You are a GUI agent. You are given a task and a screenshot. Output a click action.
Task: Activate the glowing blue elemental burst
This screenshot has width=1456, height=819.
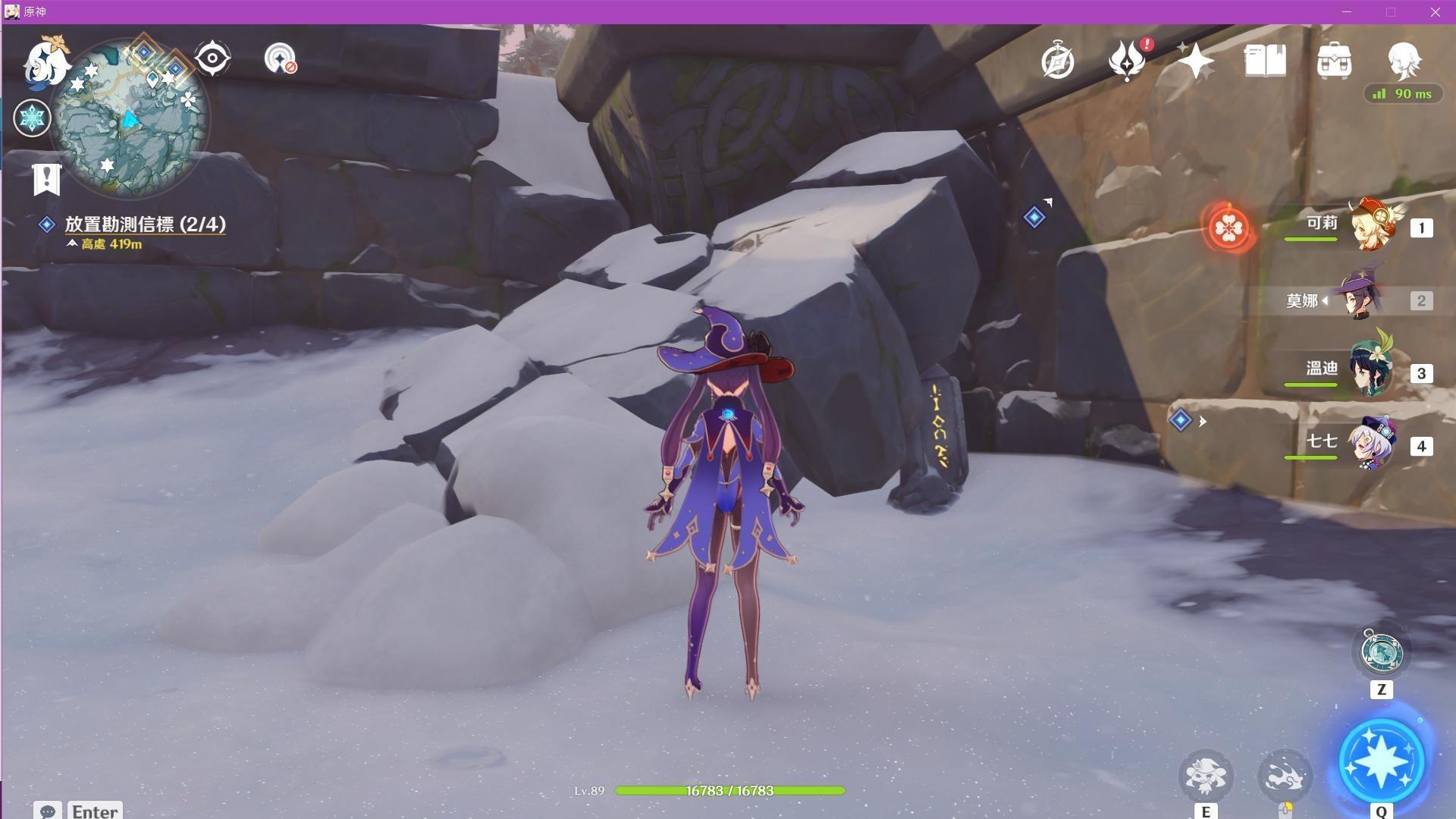pos(1381,762)
